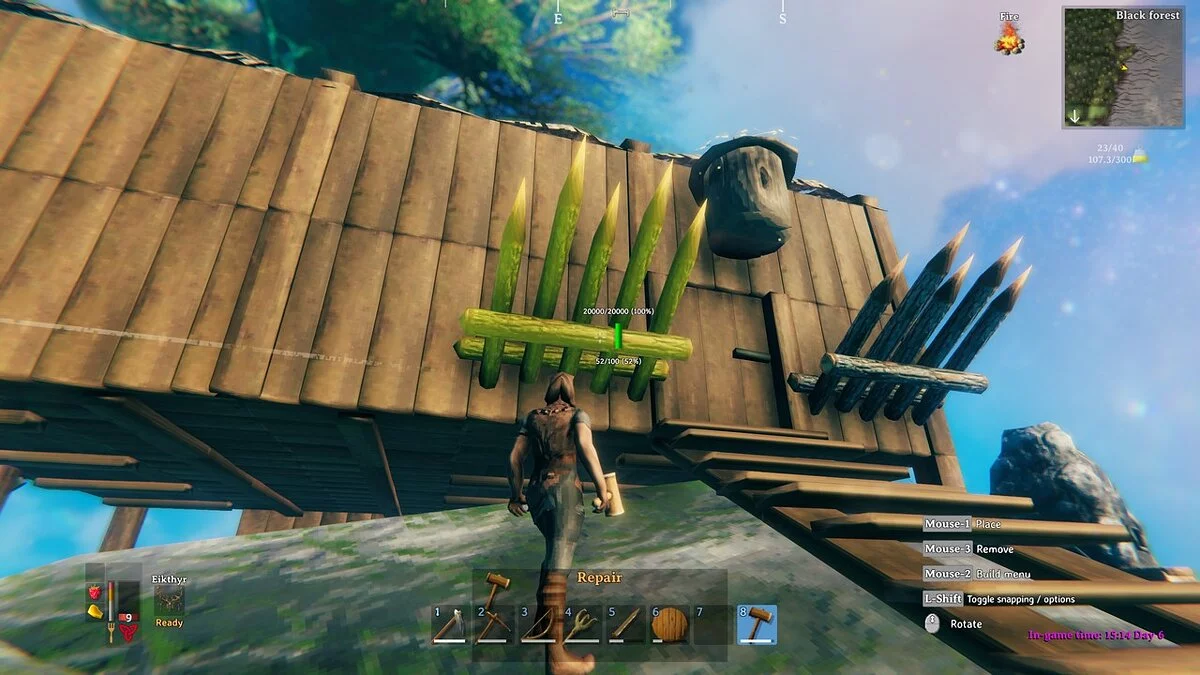Image resolution: width=1200 pixels, height=675 pixels.
Task: Open the Black forest minimap
Action: 1124,68
